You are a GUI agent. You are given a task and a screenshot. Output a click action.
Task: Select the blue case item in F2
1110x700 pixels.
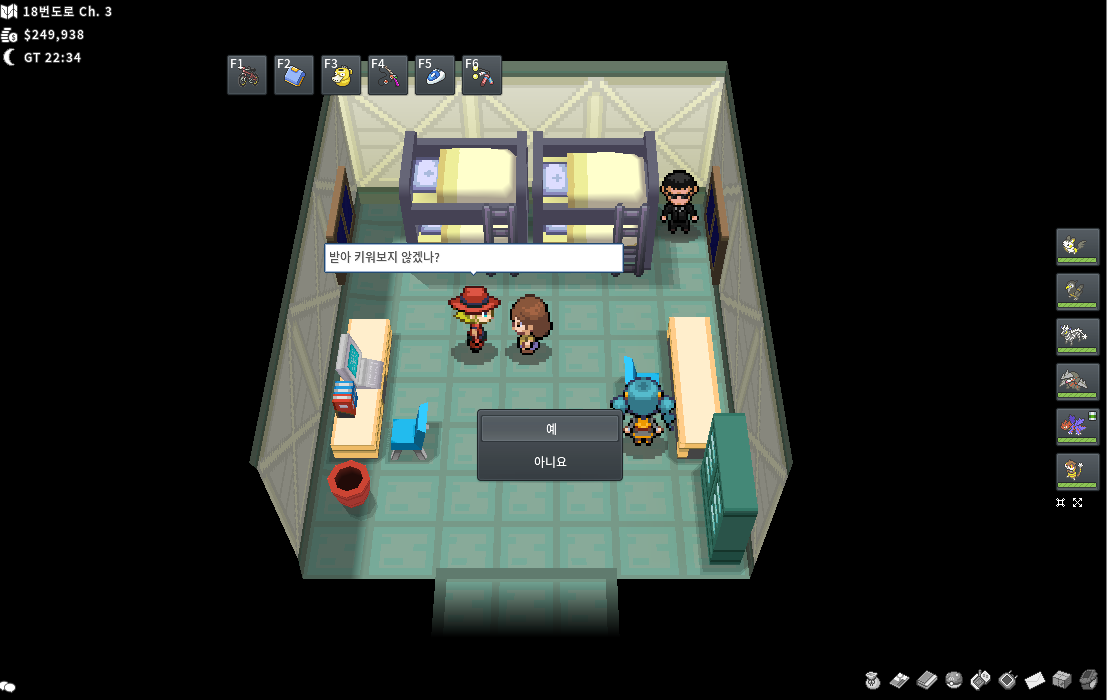coord(294,75)
